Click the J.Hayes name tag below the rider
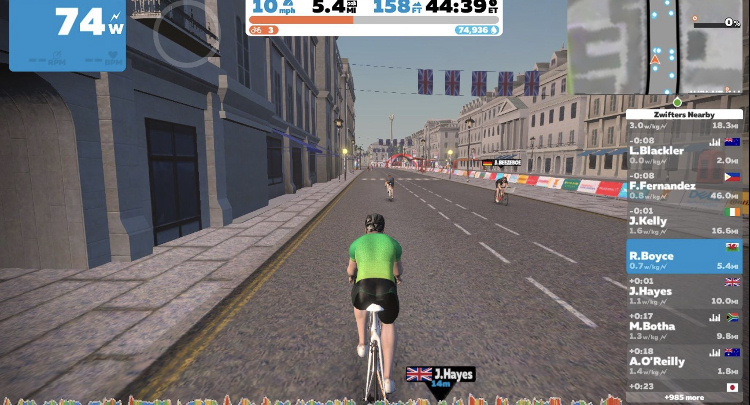This screenshot has height=405, width=750. coord(440,375)
